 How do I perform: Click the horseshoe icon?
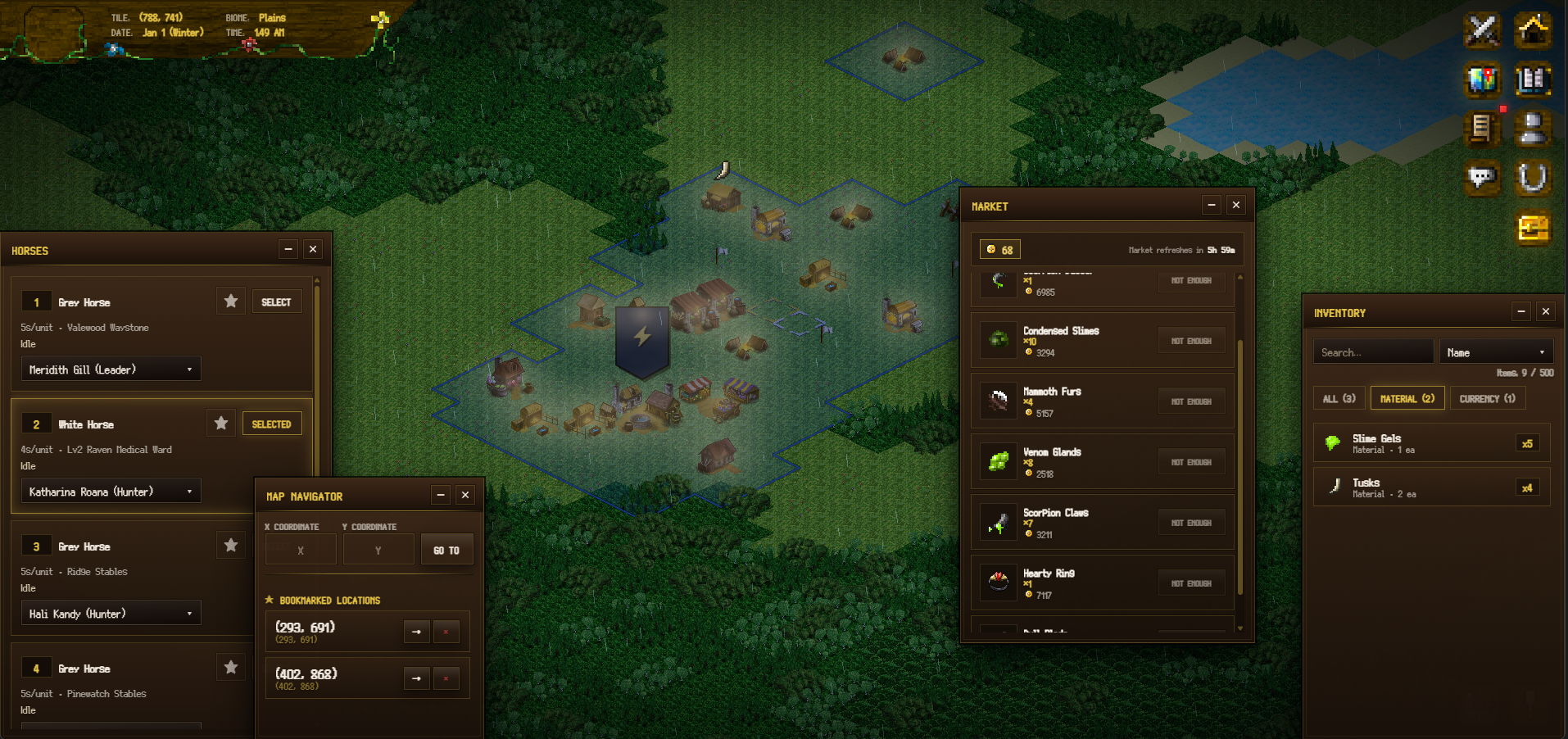pos(1532,177)
